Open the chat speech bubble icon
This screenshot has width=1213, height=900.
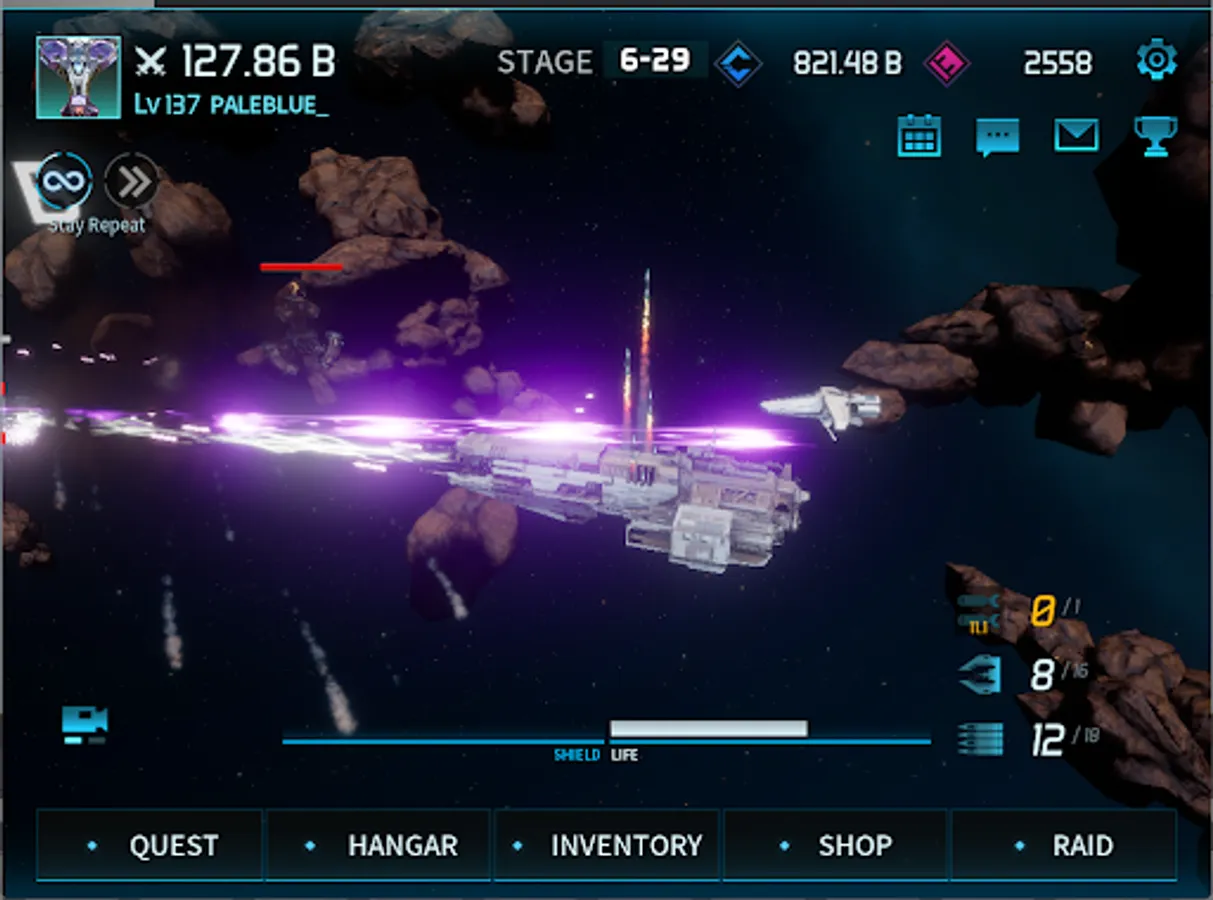pyautogui.click(x=997, y=137)
